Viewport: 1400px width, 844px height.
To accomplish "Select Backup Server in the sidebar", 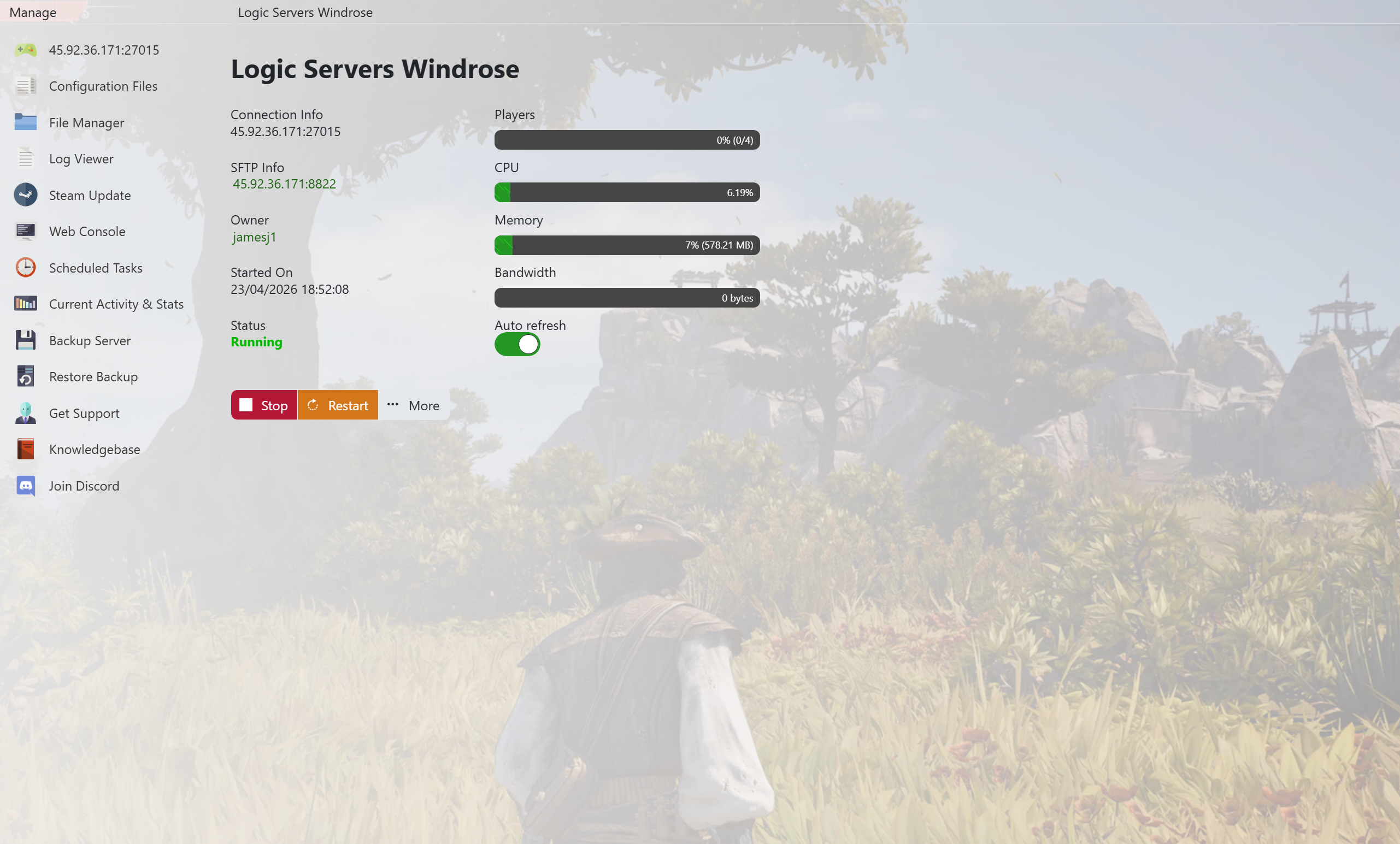I will pos(90,341).
